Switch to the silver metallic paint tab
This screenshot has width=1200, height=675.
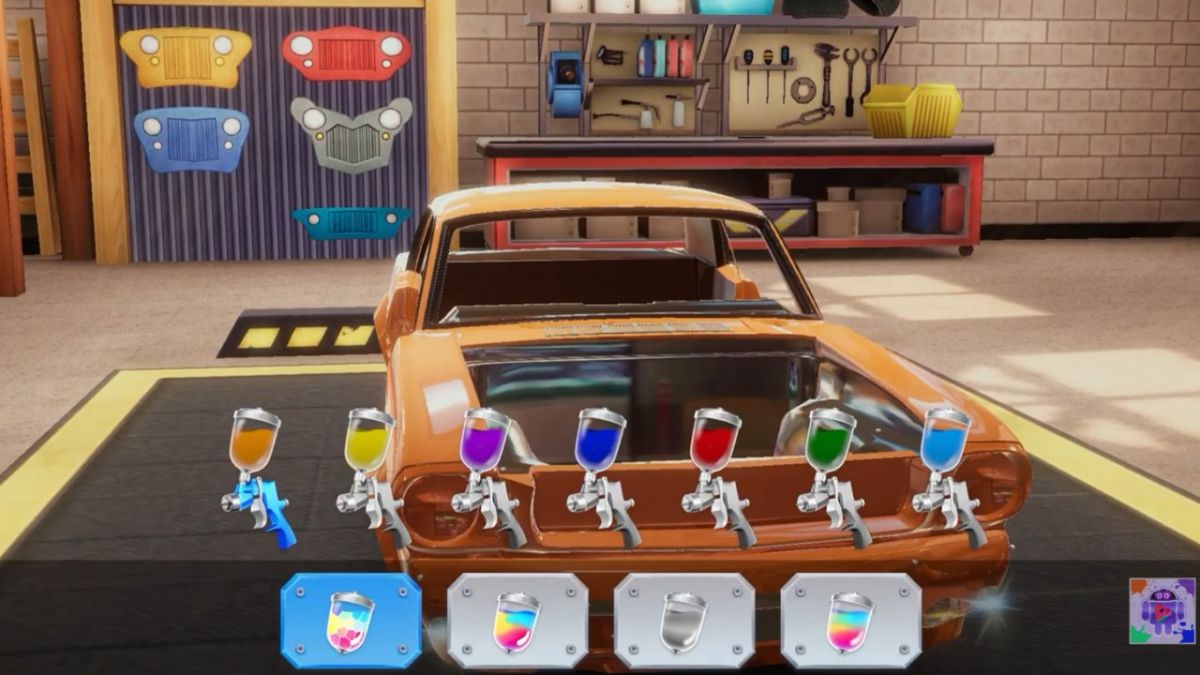pos(684,620)
